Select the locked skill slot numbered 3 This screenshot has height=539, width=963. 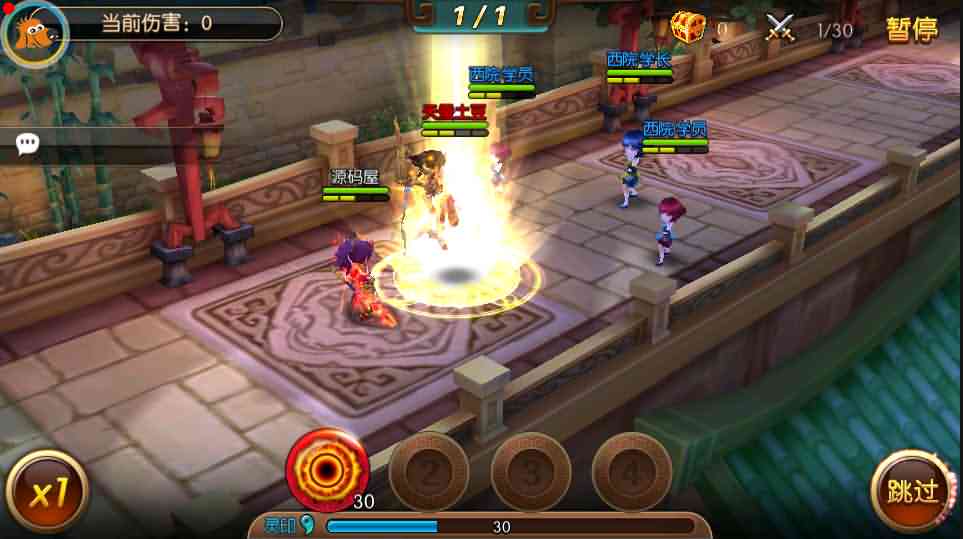pyautogui.click(x=530, y=471)
